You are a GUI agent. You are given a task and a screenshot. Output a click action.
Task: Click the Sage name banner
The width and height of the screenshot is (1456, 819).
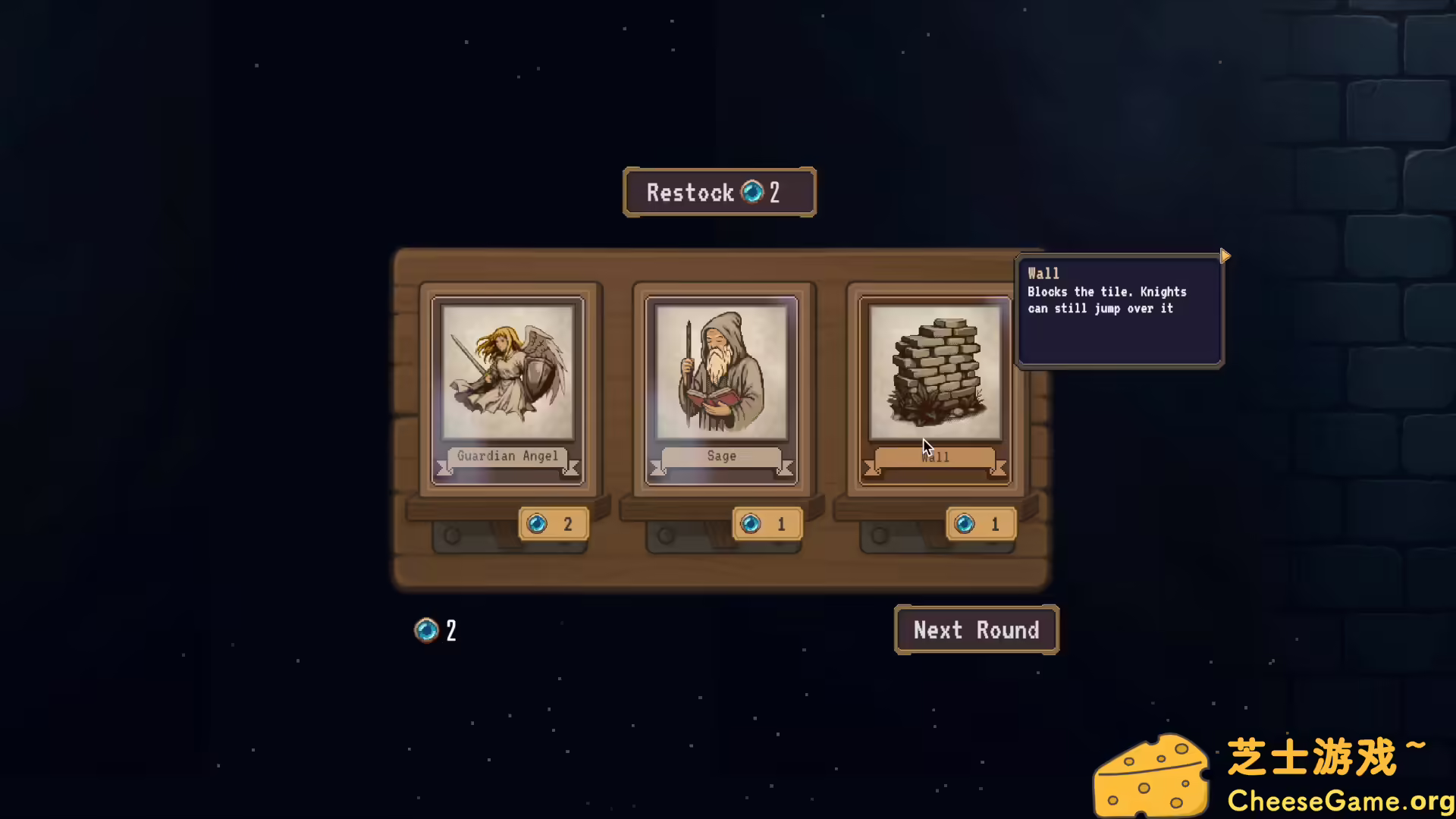tap(720, 456)
